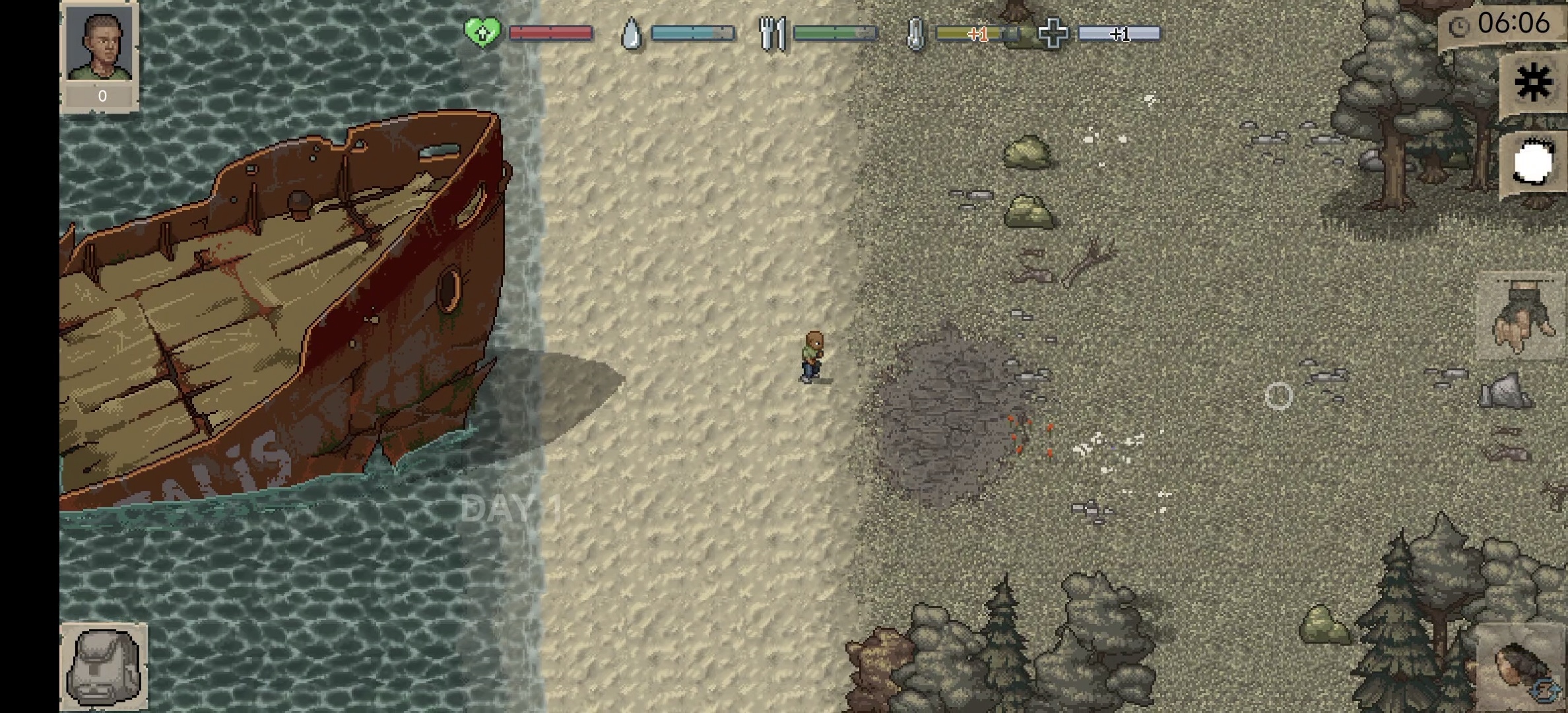Open the gear settings button
Screen dimensions: 1568x713
click(x=1532, y=83)
